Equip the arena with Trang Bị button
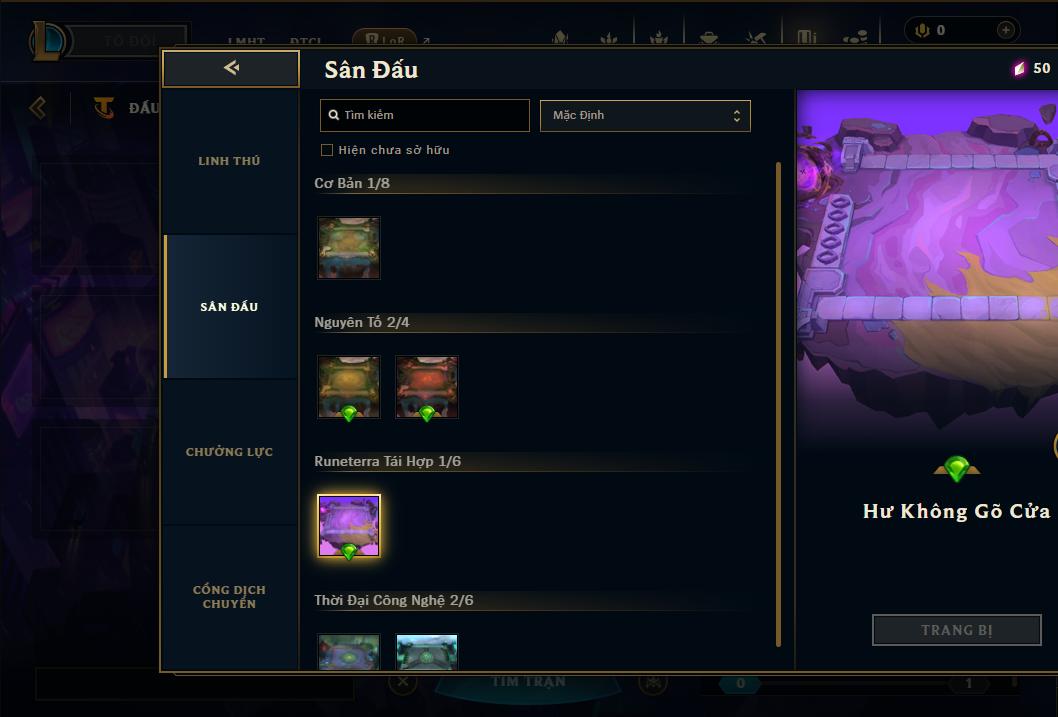Screen dimensions: 1058x717 pyautogui.click(x=957, y=630)
